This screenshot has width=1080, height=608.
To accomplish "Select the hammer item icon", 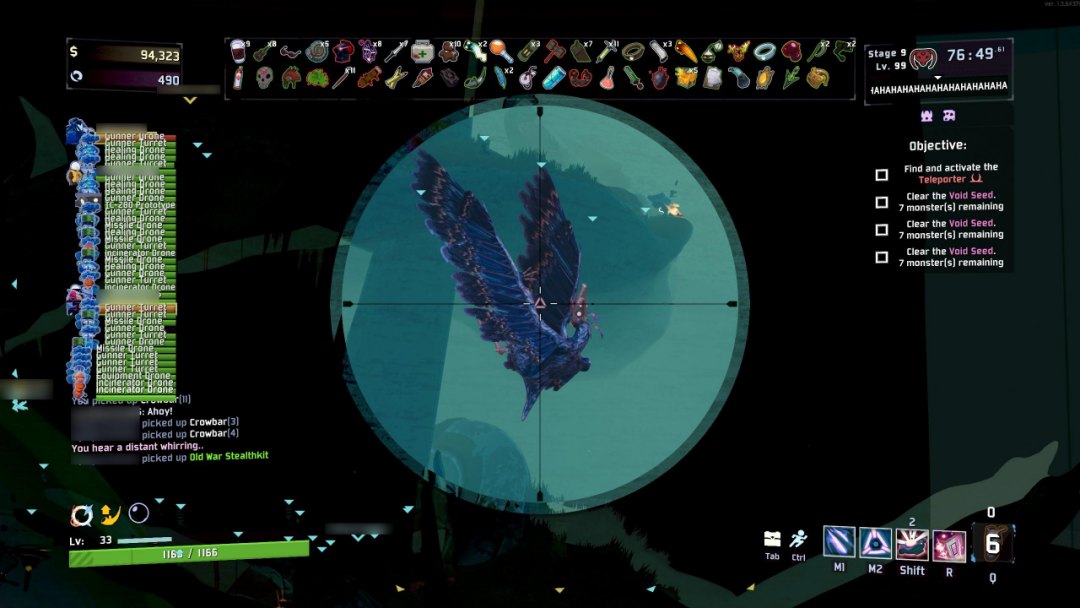I will tap(553, 51).
